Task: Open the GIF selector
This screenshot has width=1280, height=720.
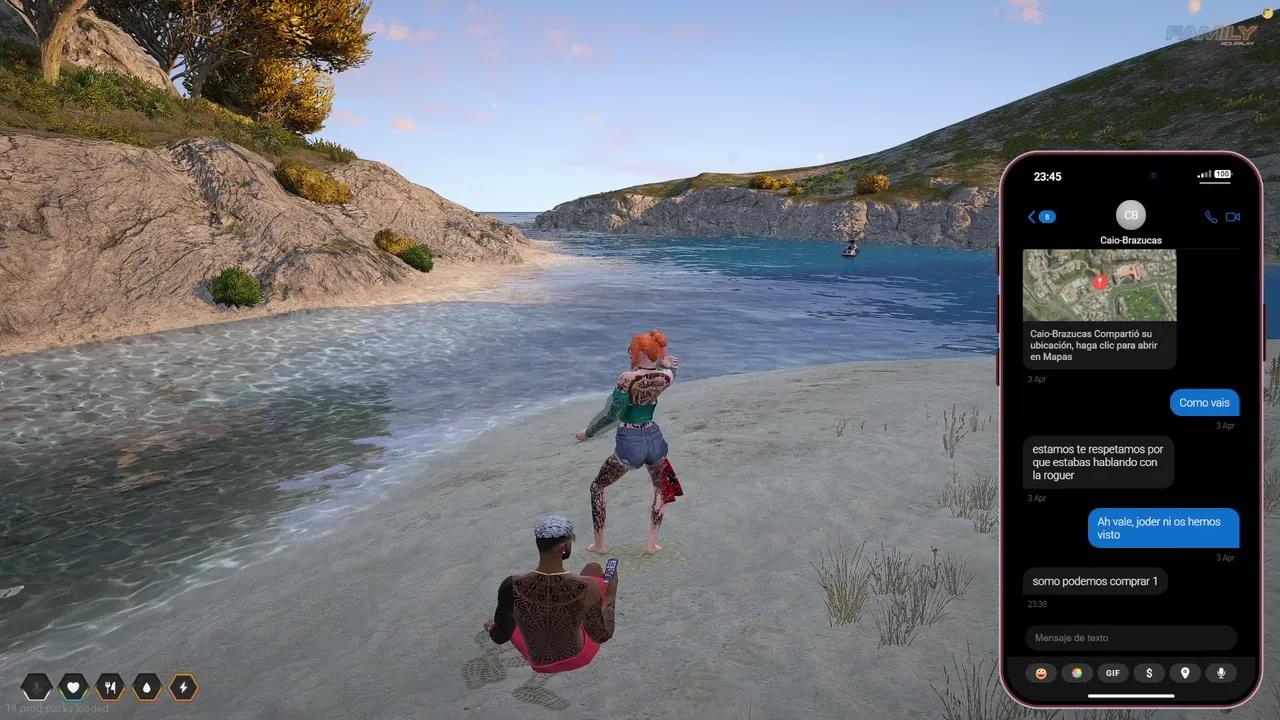Action: [x=1113, y=673]
